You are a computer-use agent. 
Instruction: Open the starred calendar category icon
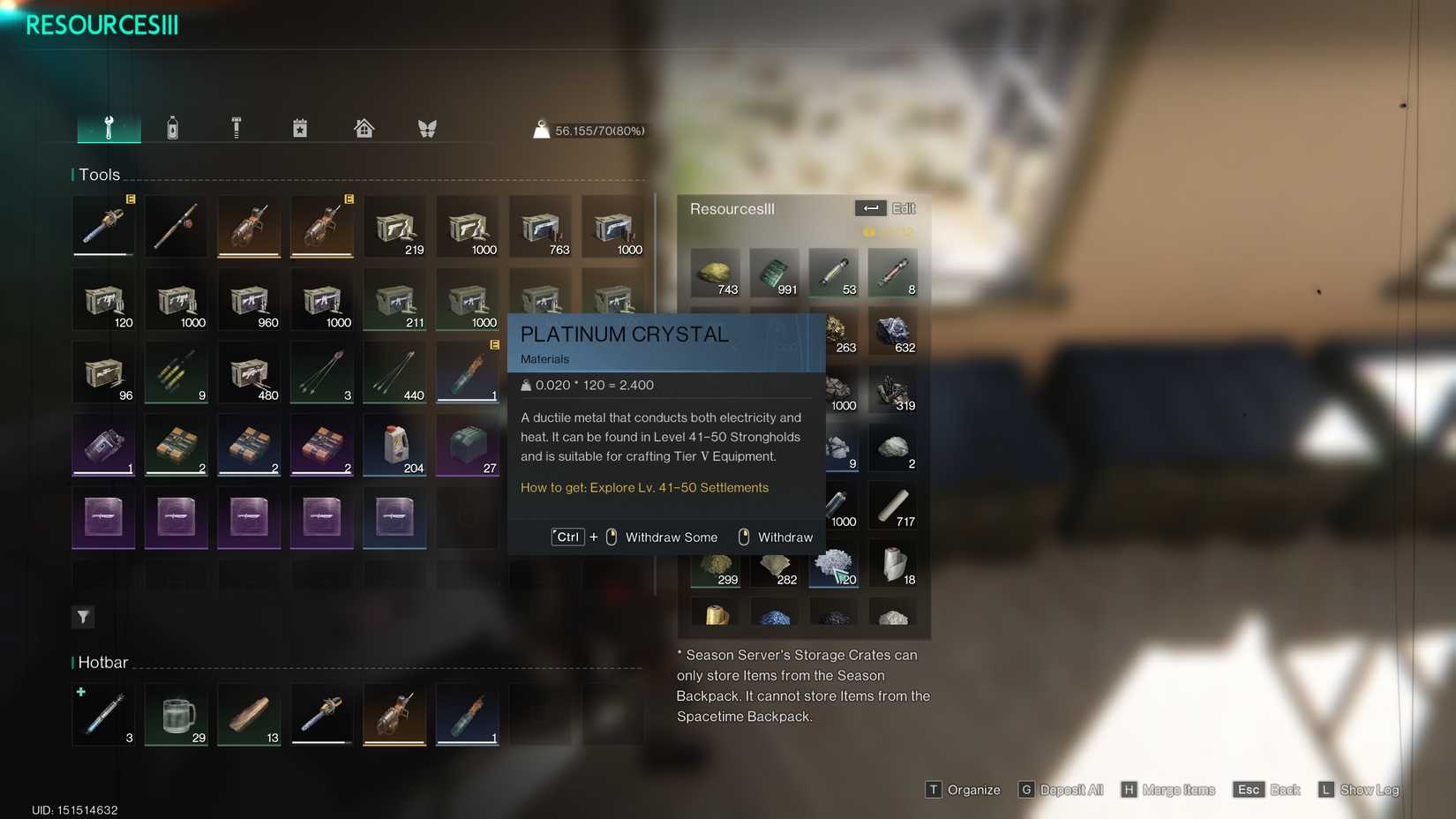(x=300, y=127)
